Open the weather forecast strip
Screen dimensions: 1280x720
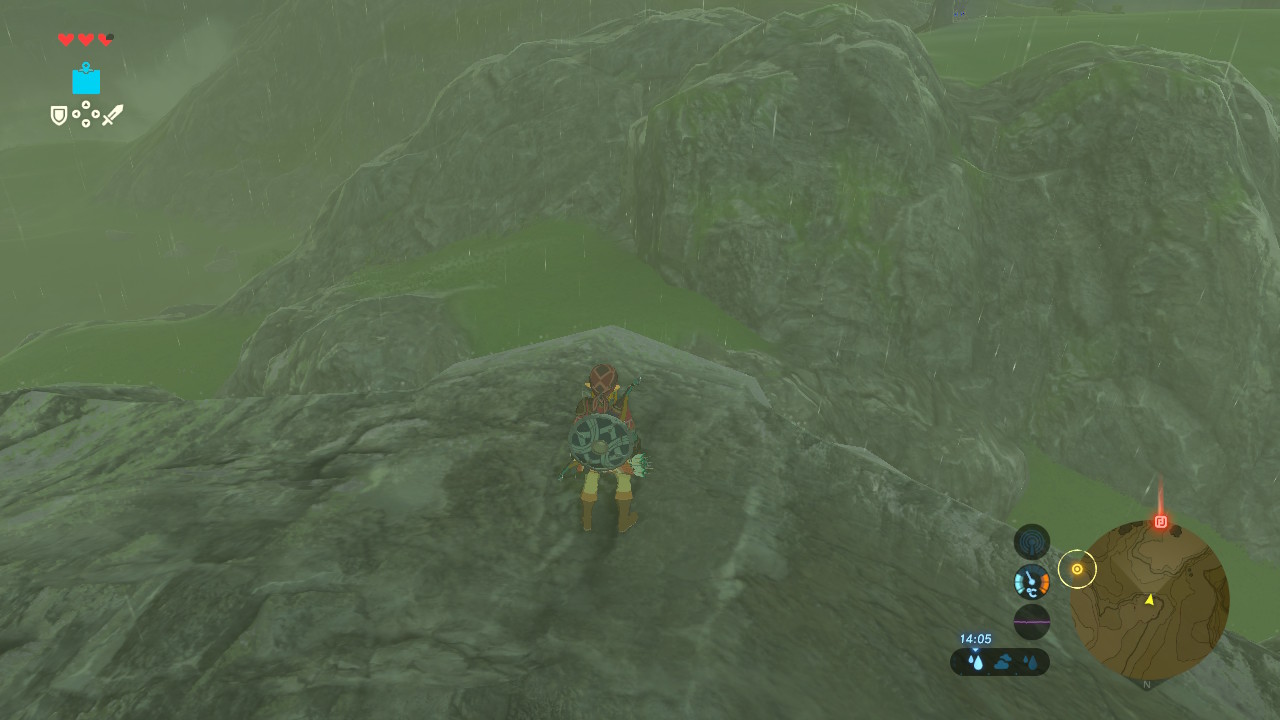tap(1000, 661)
